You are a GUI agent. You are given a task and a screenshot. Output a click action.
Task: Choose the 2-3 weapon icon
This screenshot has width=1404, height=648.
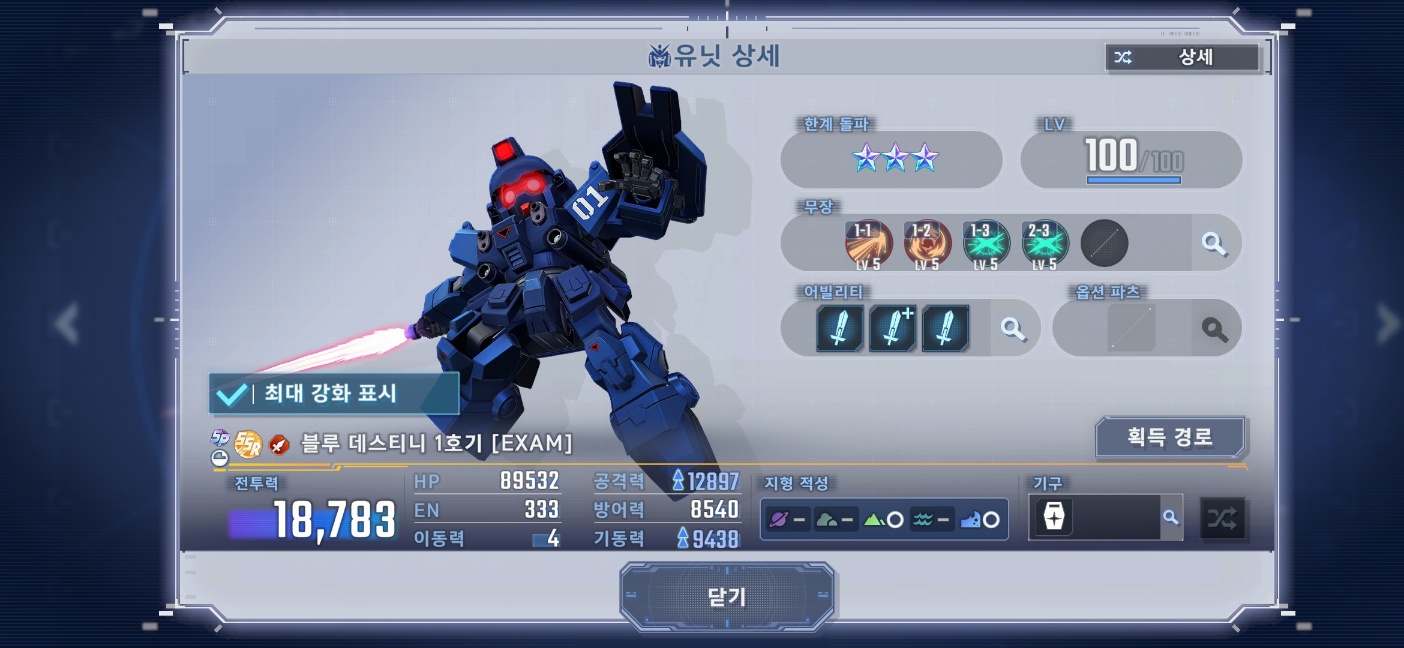pos(1045,243)
